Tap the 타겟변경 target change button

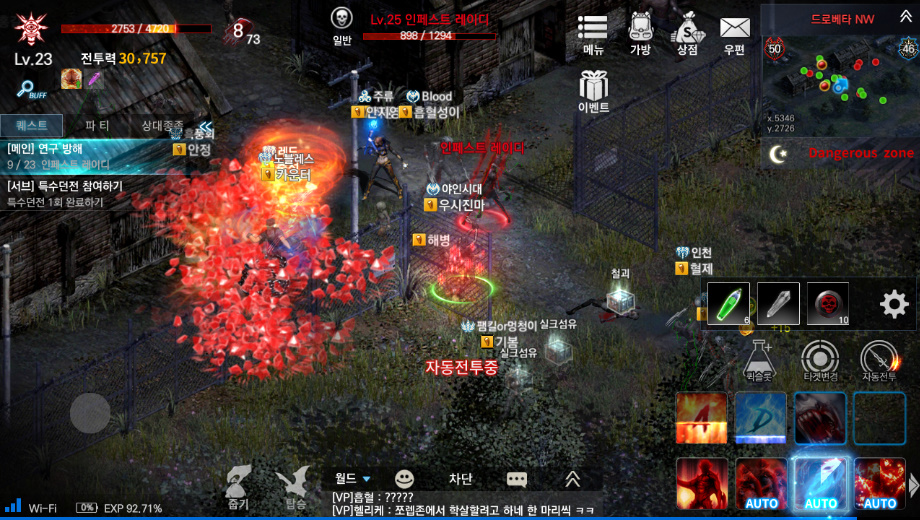(x=820, y=360)
